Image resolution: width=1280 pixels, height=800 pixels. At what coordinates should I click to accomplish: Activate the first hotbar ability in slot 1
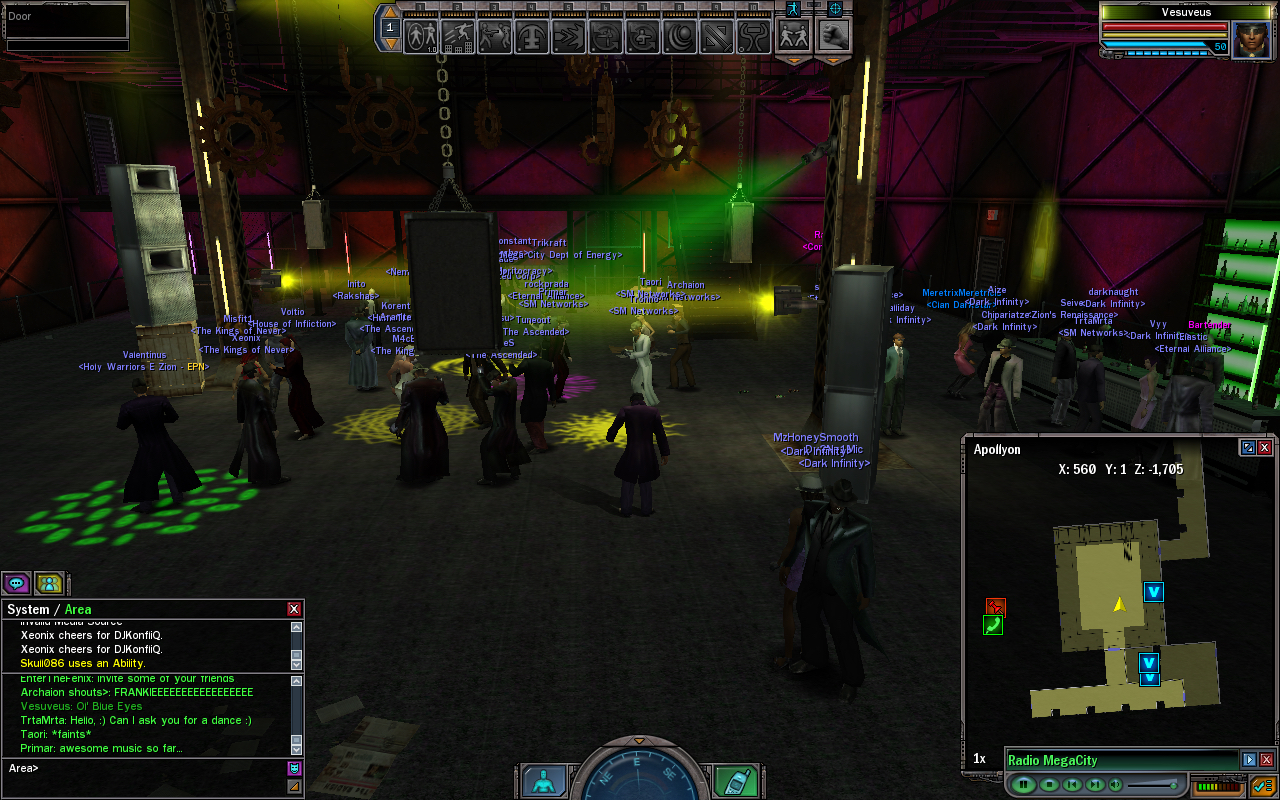click(422, 36)
